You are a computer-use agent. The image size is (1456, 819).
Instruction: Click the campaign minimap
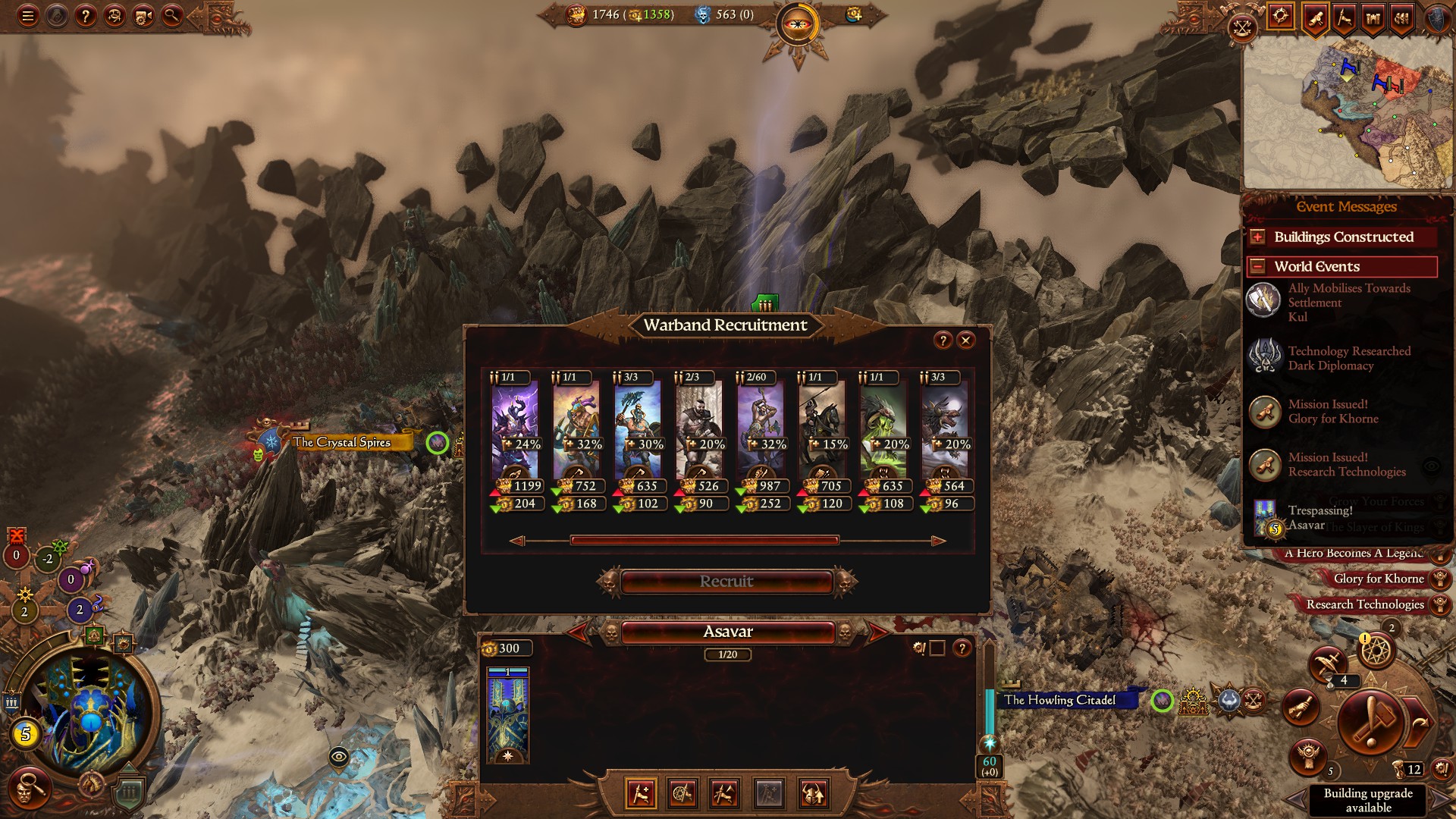click(1347, 114)
